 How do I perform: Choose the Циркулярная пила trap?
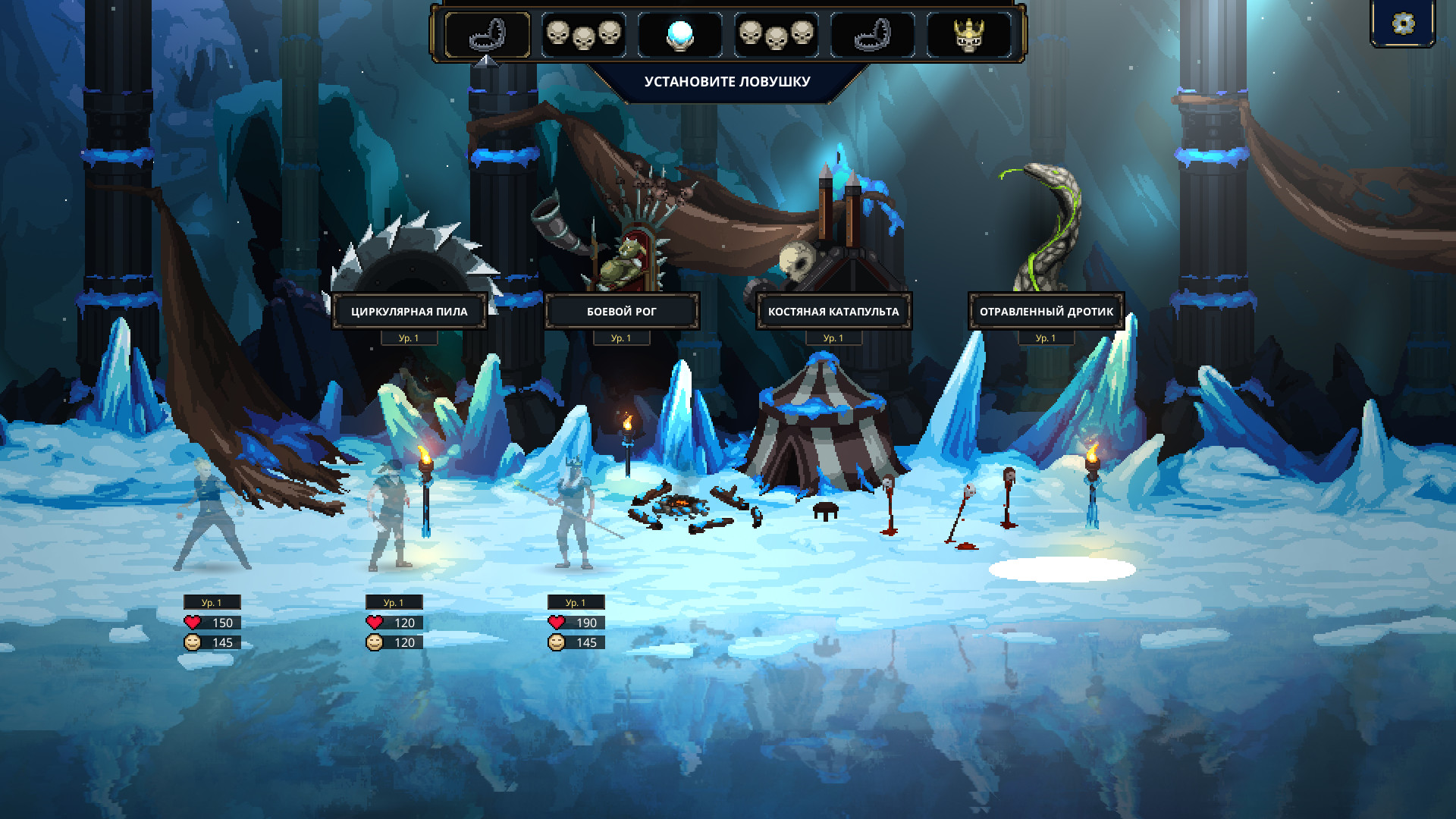(409, 311)
